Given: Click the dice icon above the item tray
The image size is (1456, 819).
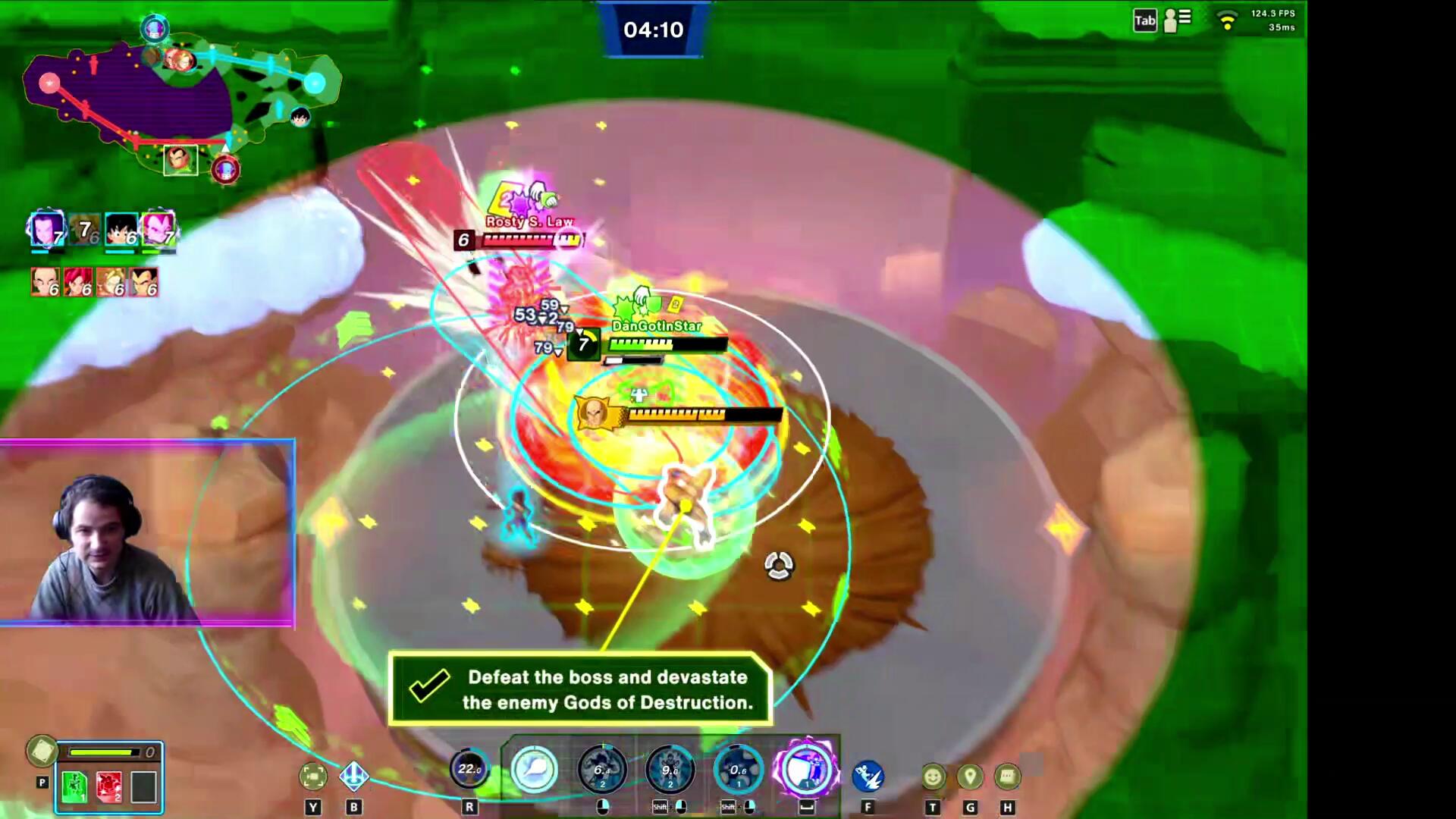Looking at the screenshot, I should pyautogui.click(x=42, y=751).
